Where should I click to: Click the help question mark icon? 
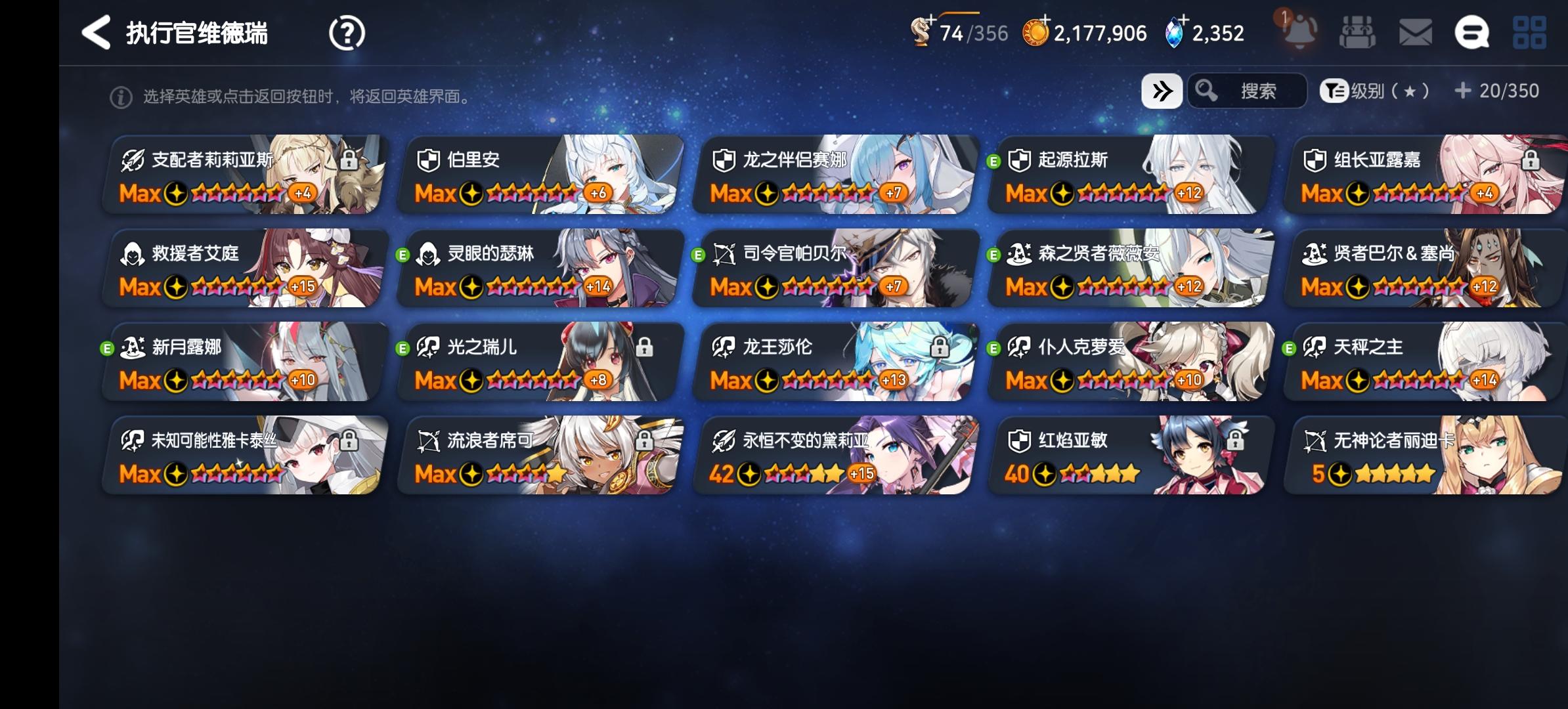tap(347, 32)
